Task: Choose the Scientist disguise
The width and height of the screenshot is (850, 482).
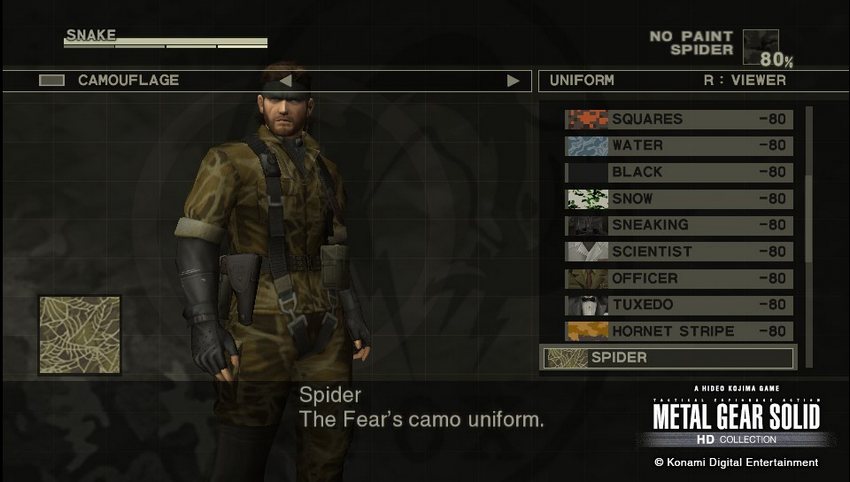Action: pos(679,252)
